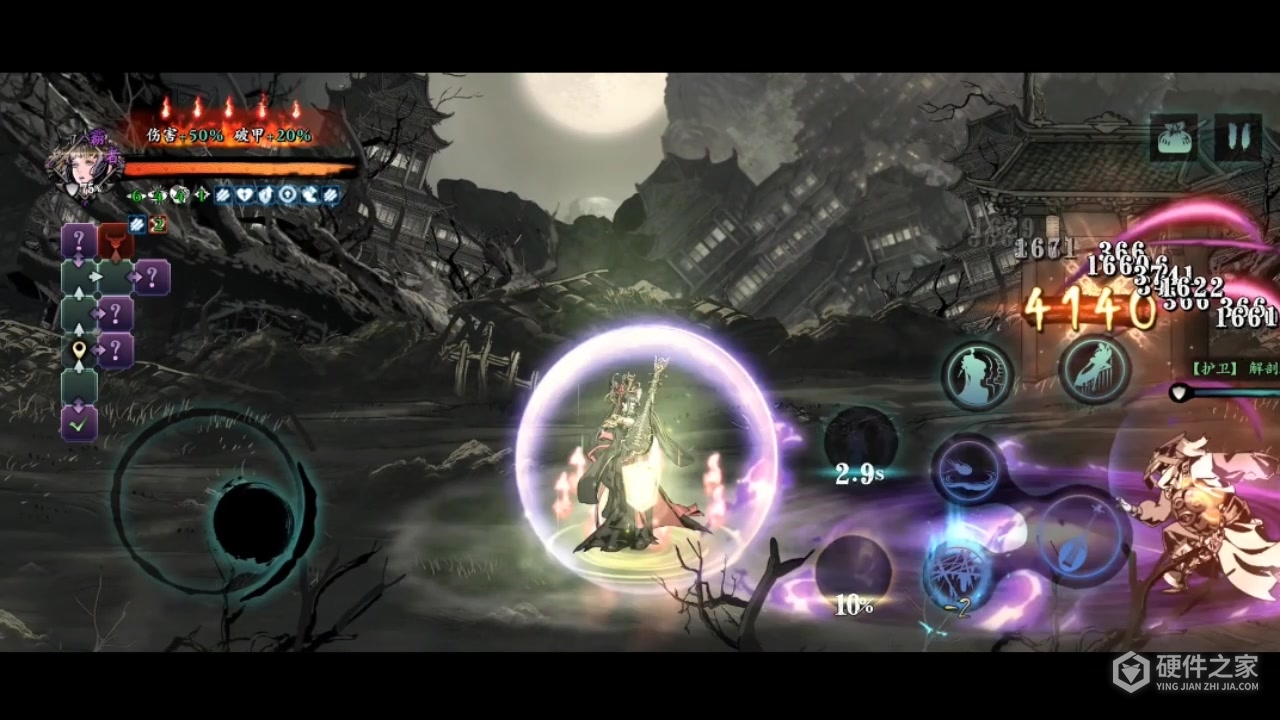Pause the game
The width and height of the screenshot is (1280, 720).
coord(1237,138)
